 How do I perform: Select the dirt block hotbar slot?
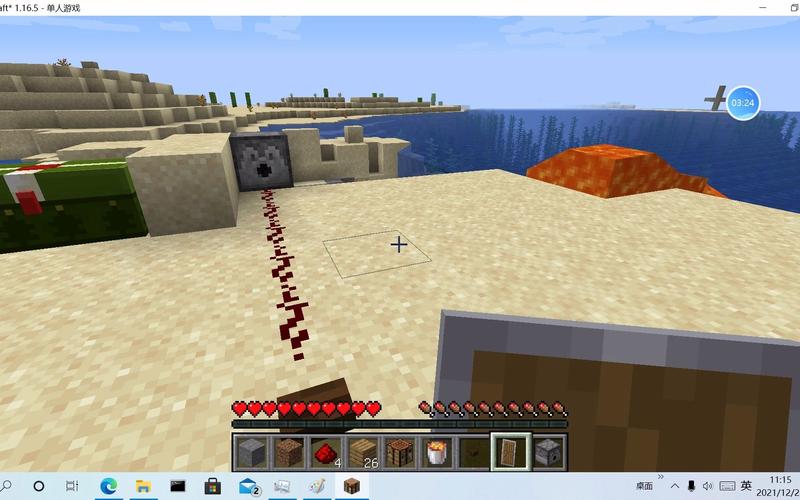tap(289, 452)
